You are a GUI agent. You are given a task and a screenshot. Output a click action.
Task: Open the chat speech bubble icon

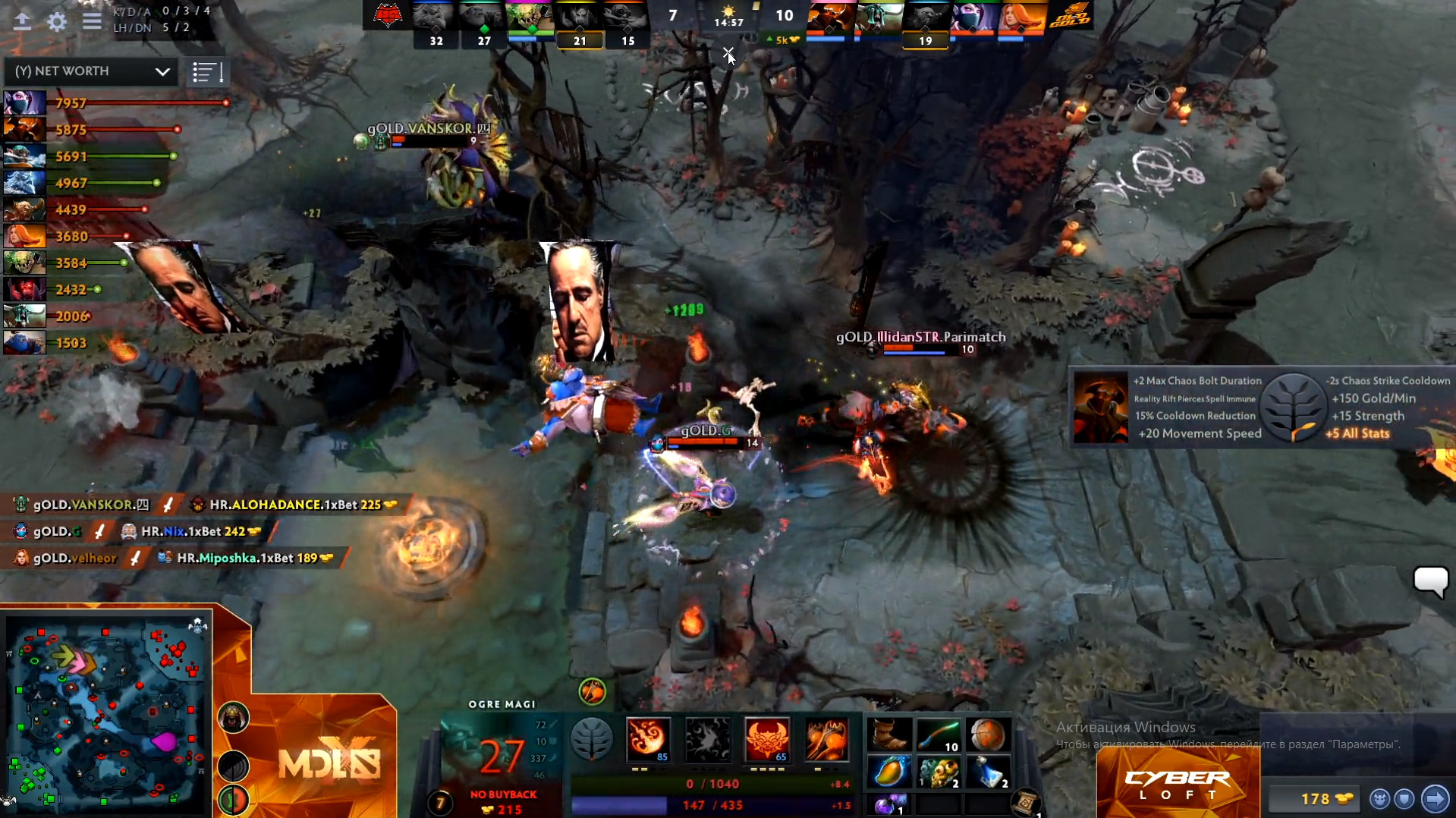[x=1431, y=581]
